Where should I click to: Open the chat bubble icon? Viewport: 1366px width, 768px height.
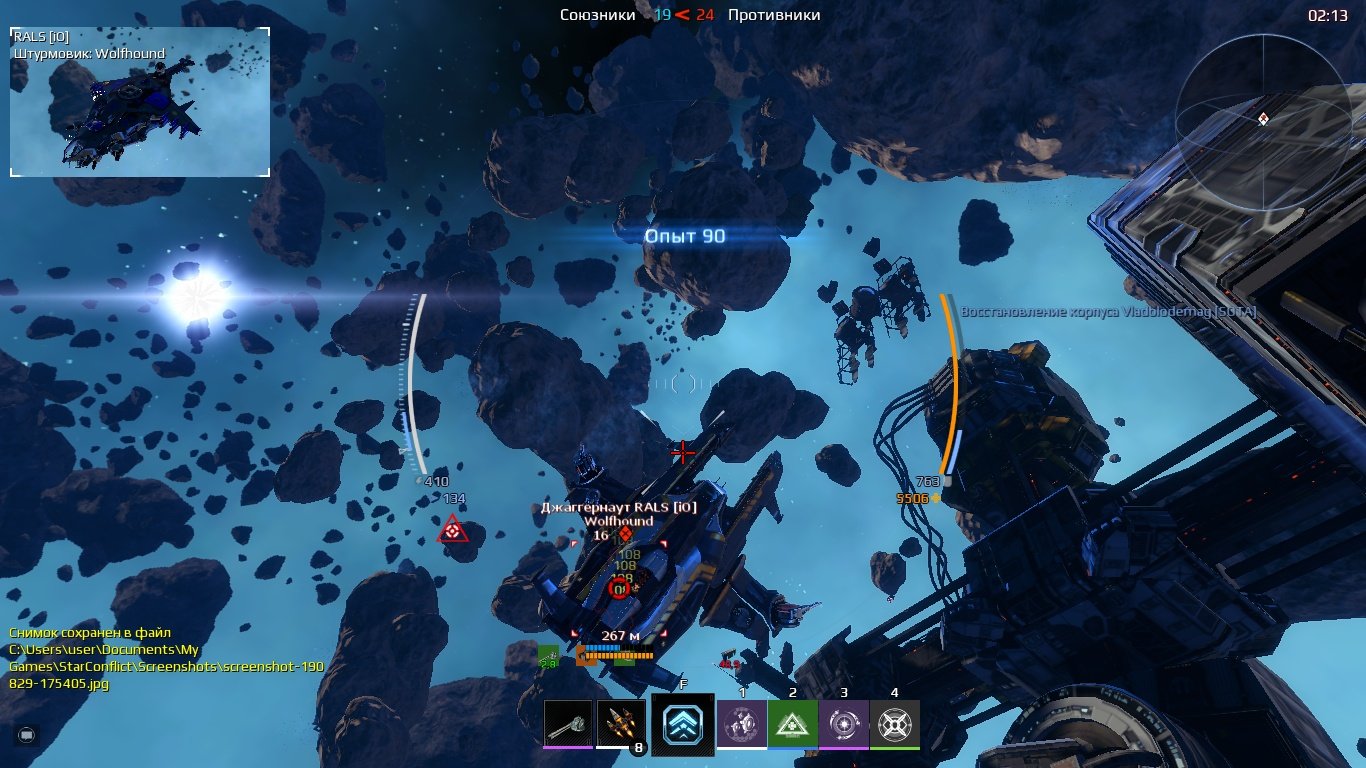(x=26, y=734)
